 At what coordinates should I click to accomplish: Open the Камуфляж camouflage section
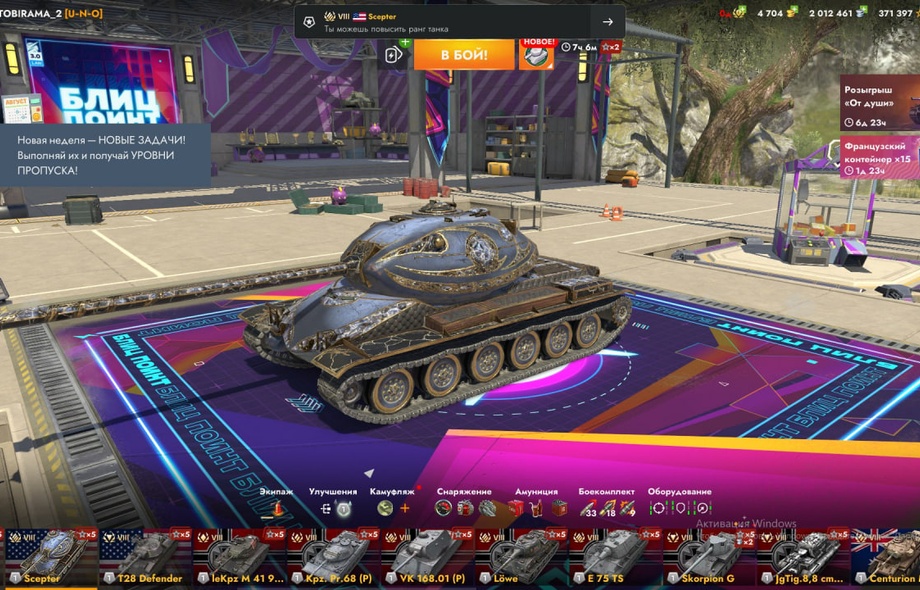(394, 508)
